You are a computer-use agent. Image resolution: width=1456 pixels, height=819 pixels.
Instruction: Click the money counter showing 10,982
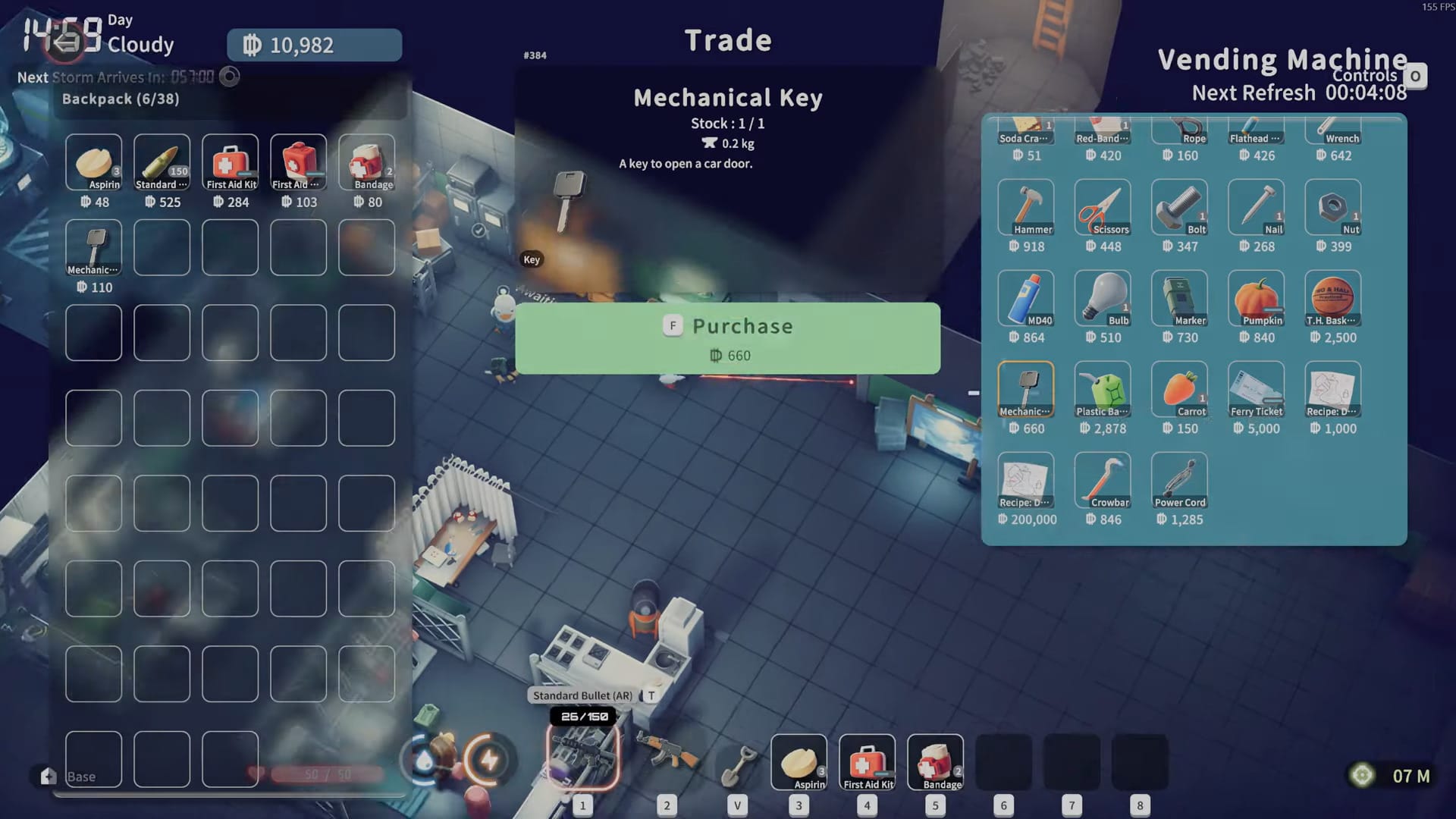click(x=313, y=45)
